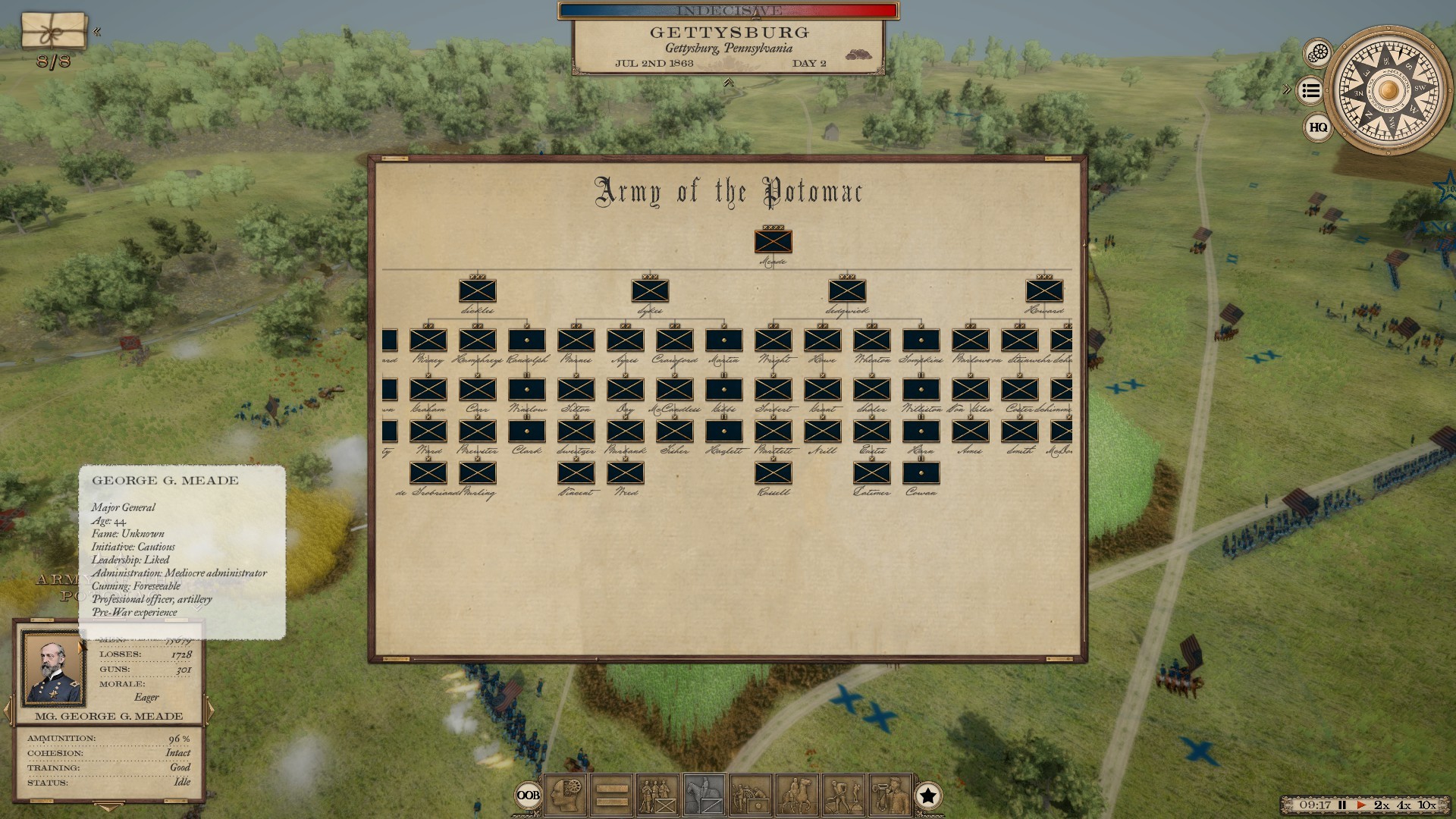Set game speed to 2x

(1381, 805)
